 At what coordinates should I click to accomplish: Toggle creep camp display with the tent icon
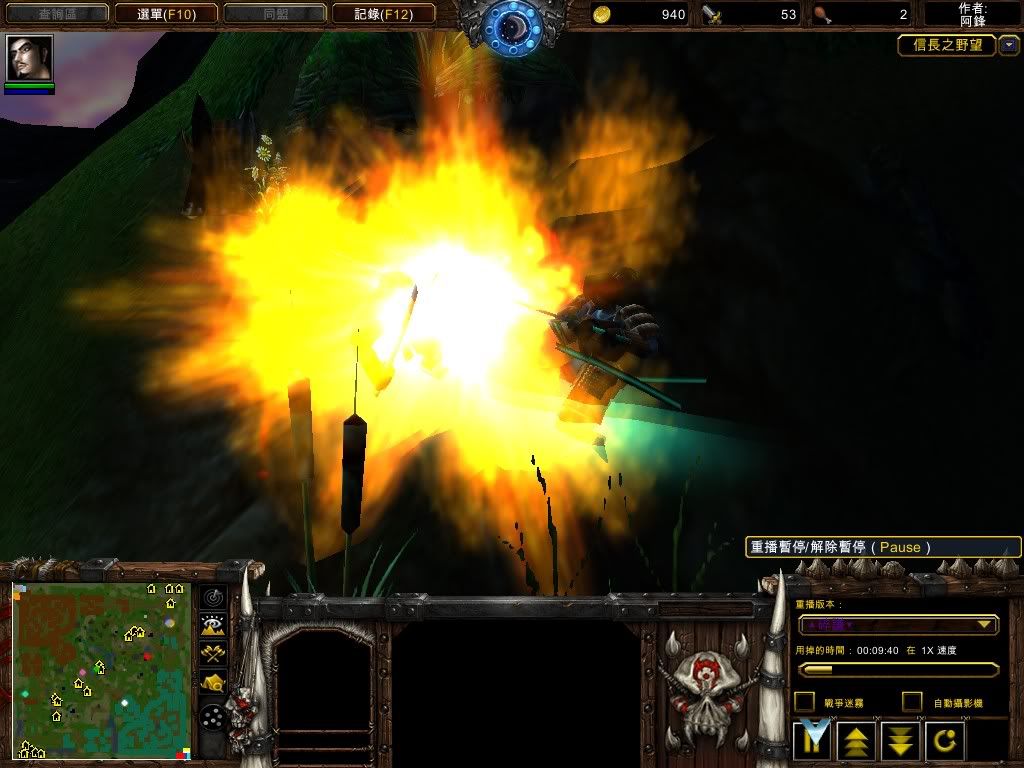click(213, 683)
